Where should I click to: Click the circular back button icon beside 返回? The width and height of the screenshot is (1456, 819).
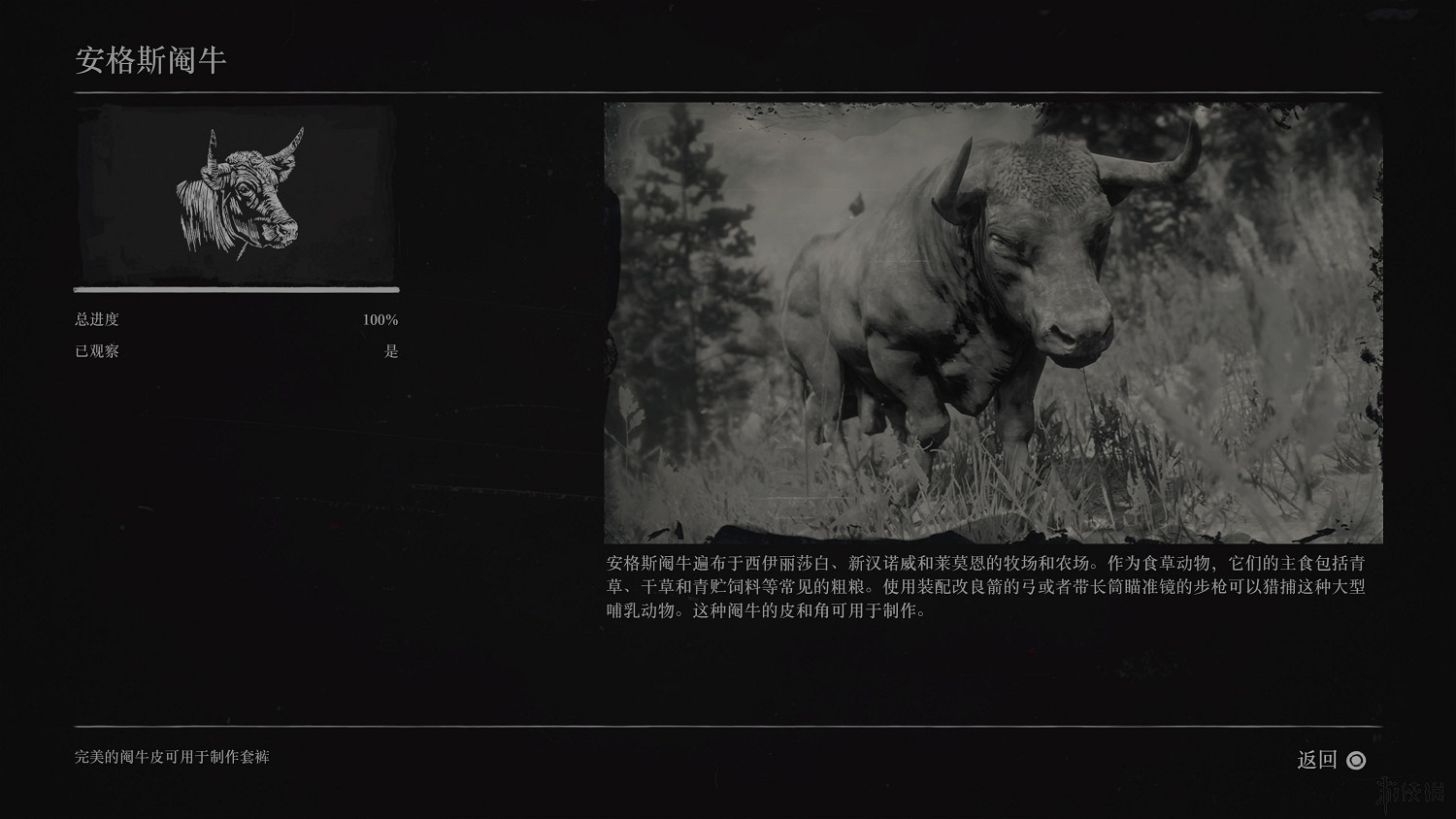[x=1357, y=760]
